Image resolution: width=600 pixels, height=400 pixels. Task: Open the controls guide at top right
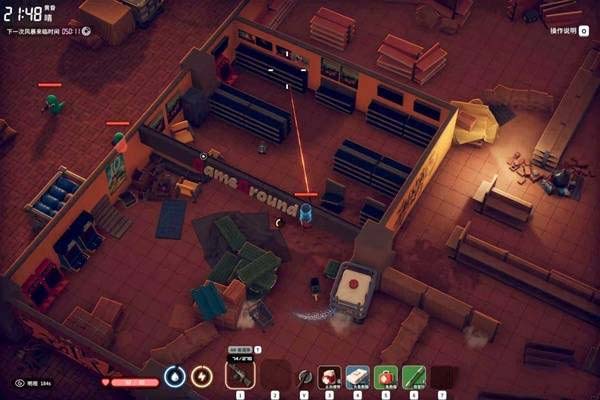point(568,31)
